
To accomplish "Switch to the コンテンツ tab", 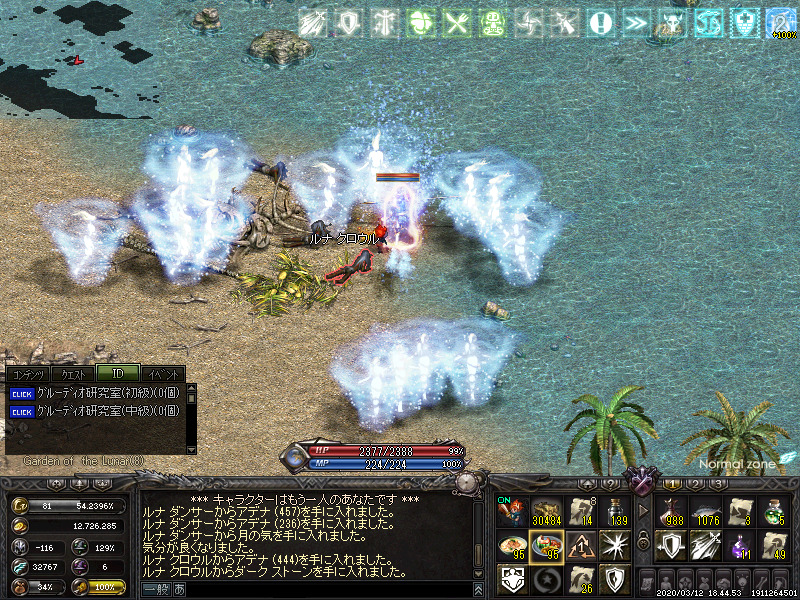I will pyautogui.click(x=27, y=372).
